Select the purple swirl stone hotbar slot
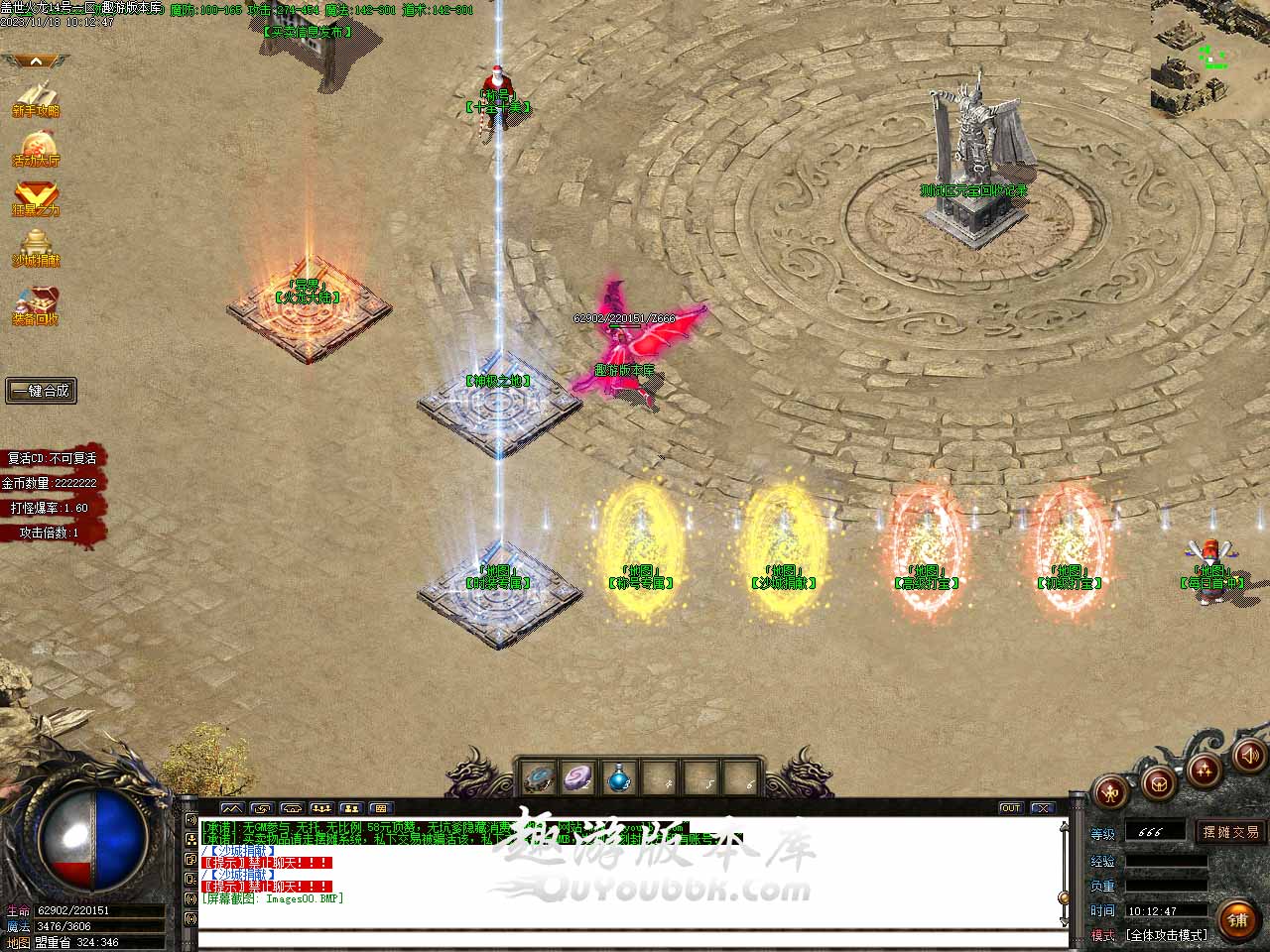1270x952 pixels. pyautogui.click(x=577, y=777)
